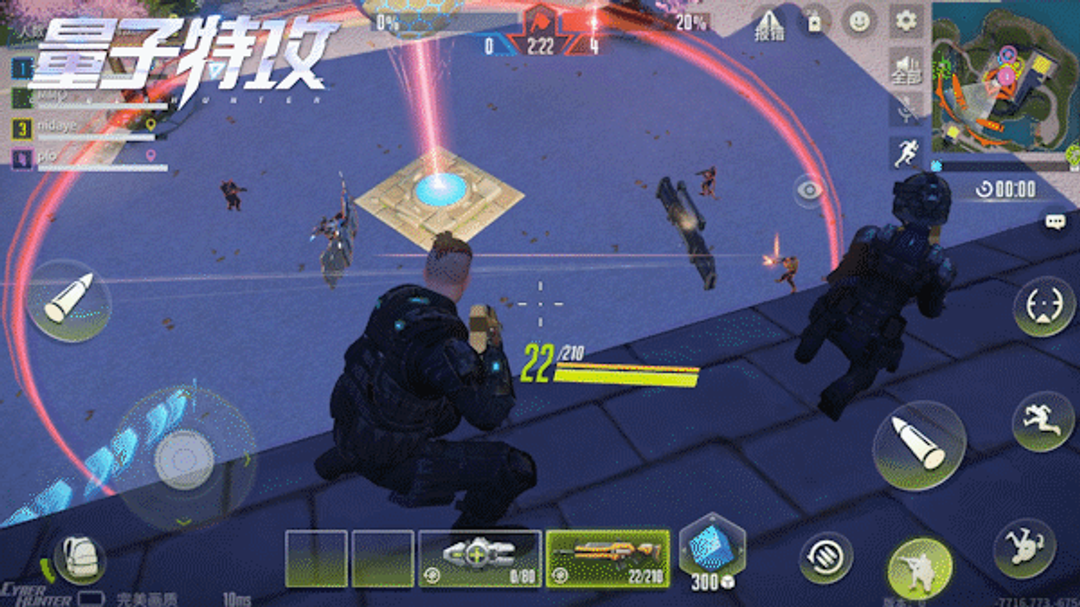Image resolution: width=1080 pixels, height=607 pixels.
Task: Toggle the crouch stance button
Action: click(x=919, y=566)
